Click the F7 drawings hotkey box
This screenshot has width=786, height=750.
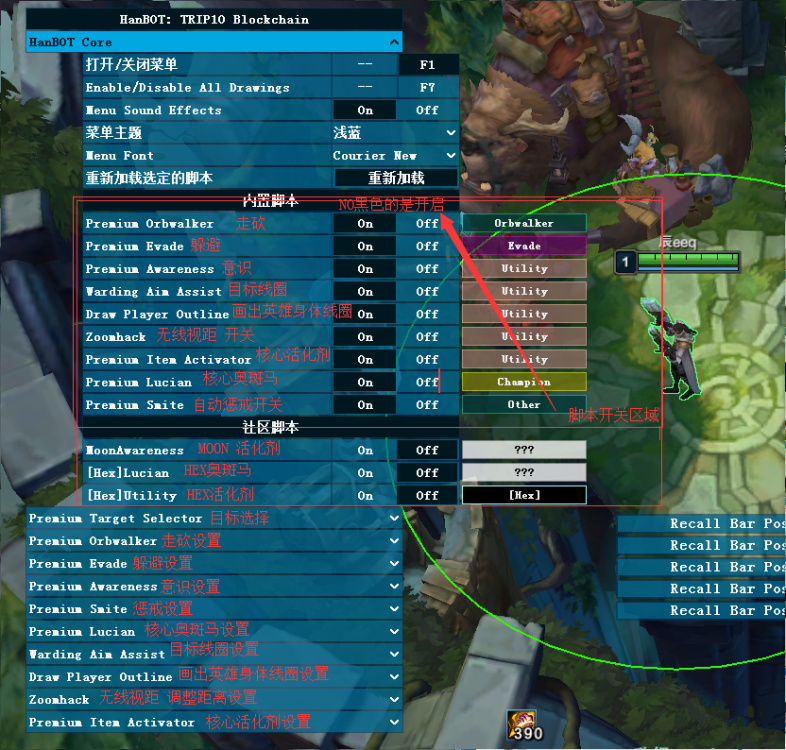pyautogui.click(x=427, y=88)
